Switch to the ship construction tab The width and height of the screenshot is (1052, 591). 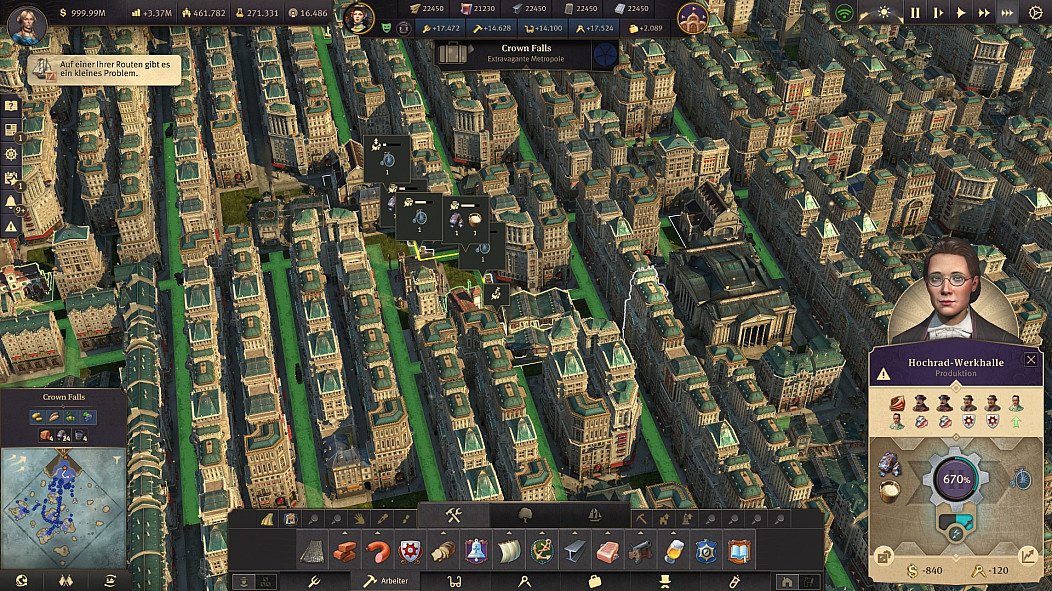click(594, 515)
